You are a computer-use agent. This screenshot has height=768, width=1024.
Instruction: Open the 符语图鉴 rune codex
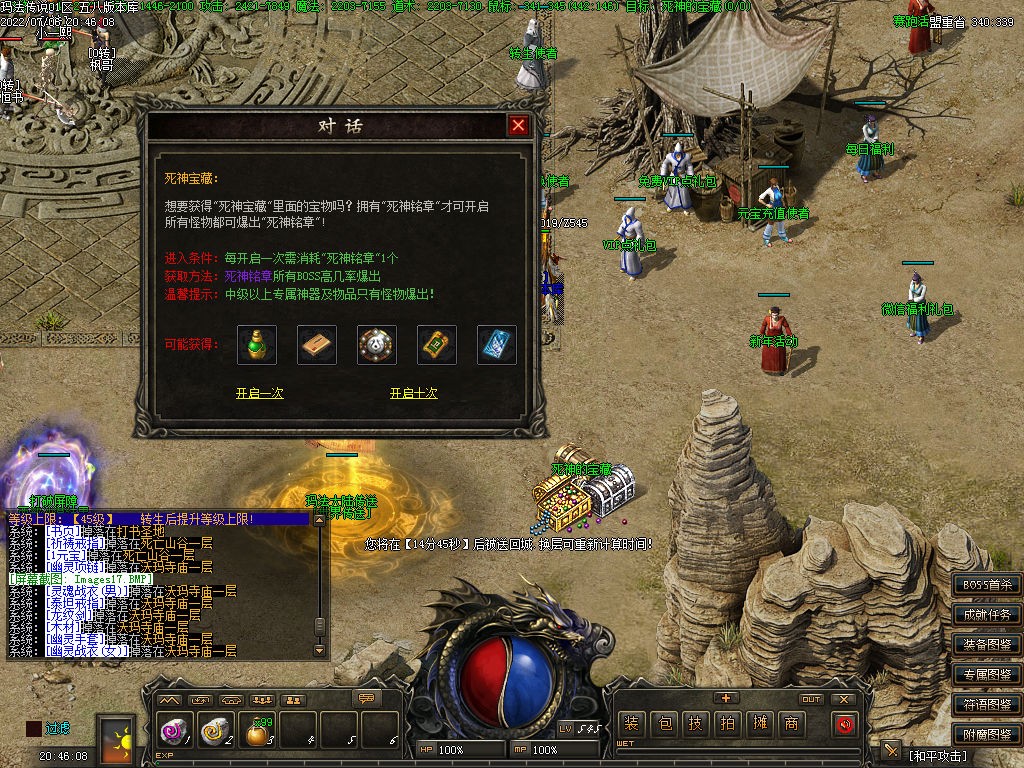tap(987, 705)
